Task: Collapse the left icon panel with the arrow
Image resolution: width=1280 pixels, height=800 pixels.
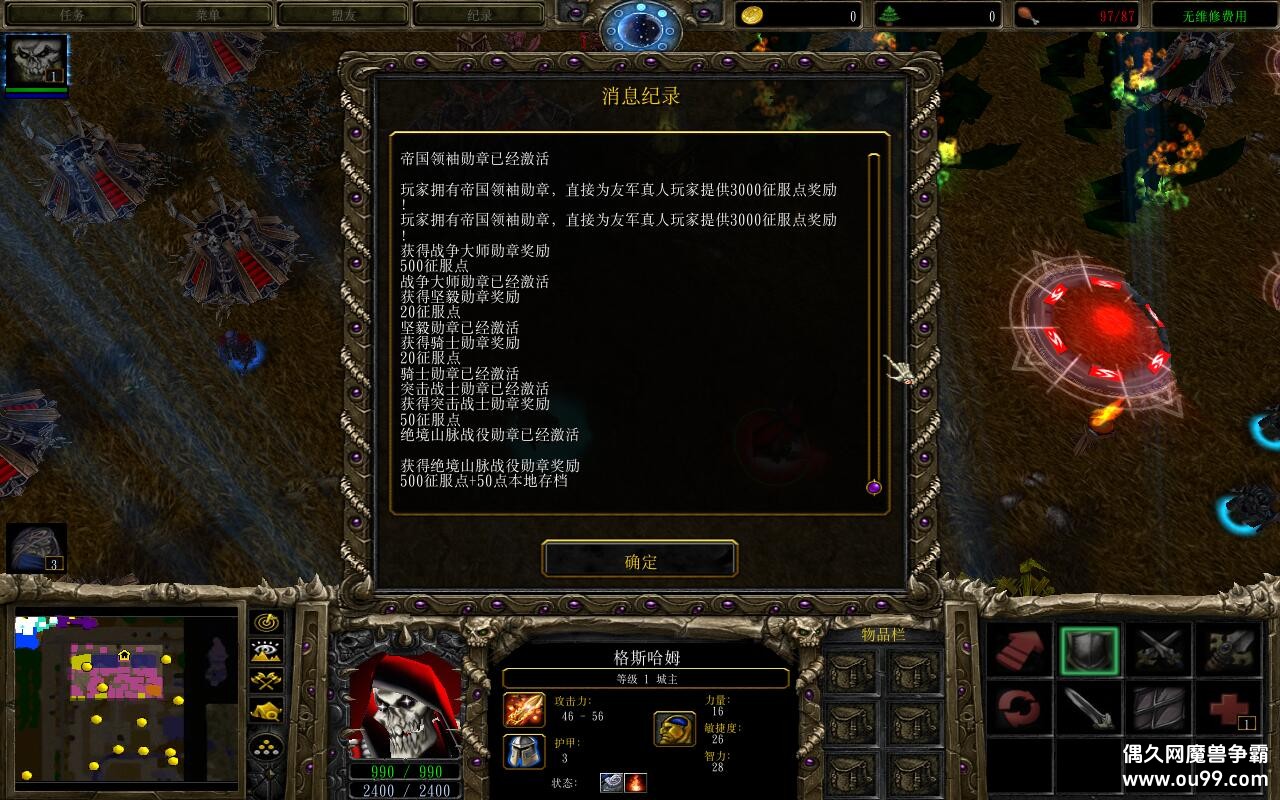Action: [271, 773]
